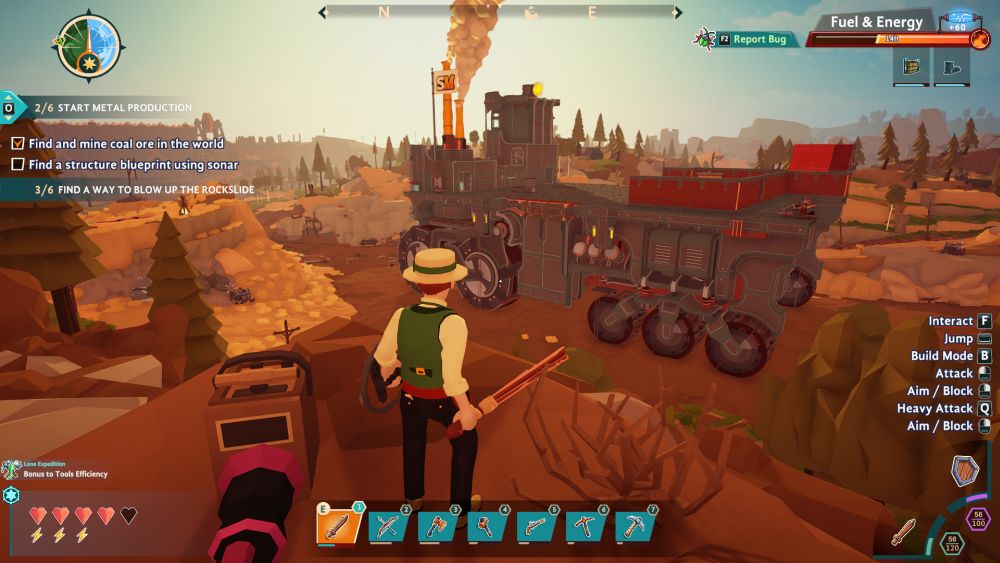Click the equipped wooden shield icon
The image size is (1000, 563).
click(965, 470)
